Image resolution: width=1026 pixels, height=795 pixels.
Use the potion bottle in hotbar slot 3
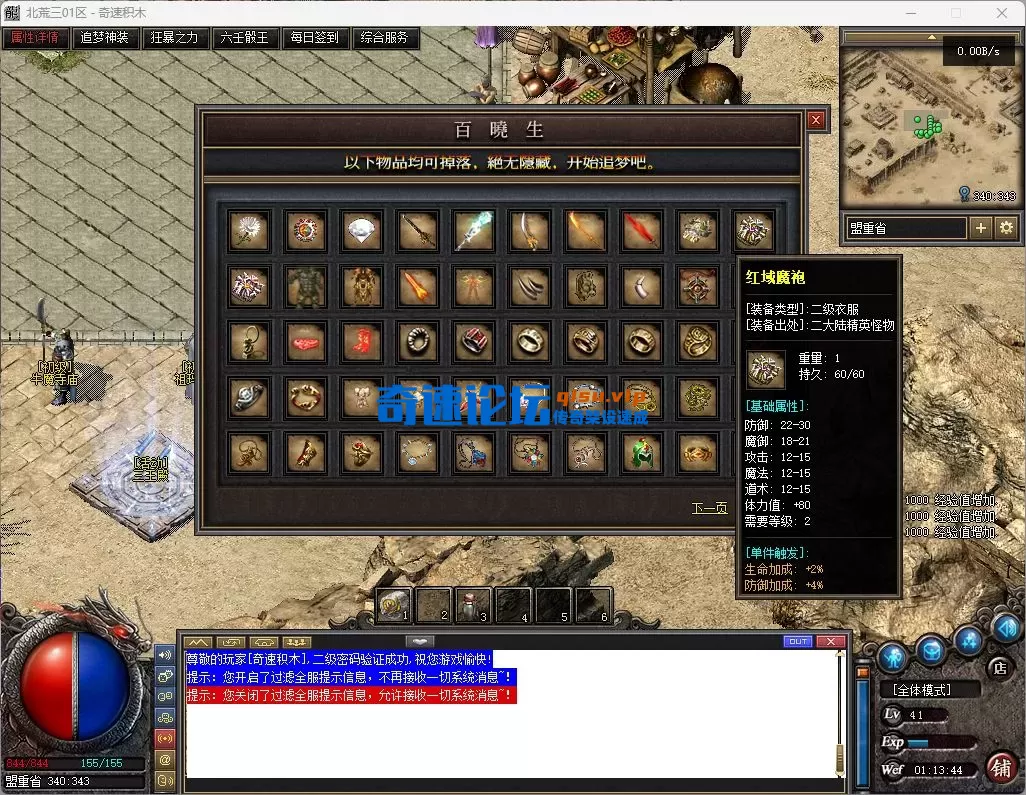pos(474,605)
